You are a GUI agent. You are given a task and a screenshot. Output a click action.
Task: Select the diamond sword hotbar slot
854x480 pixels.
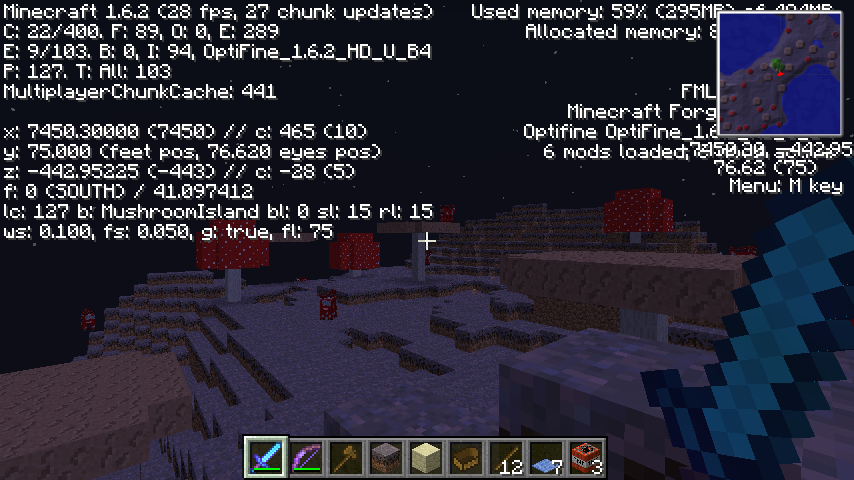point(267,458)
